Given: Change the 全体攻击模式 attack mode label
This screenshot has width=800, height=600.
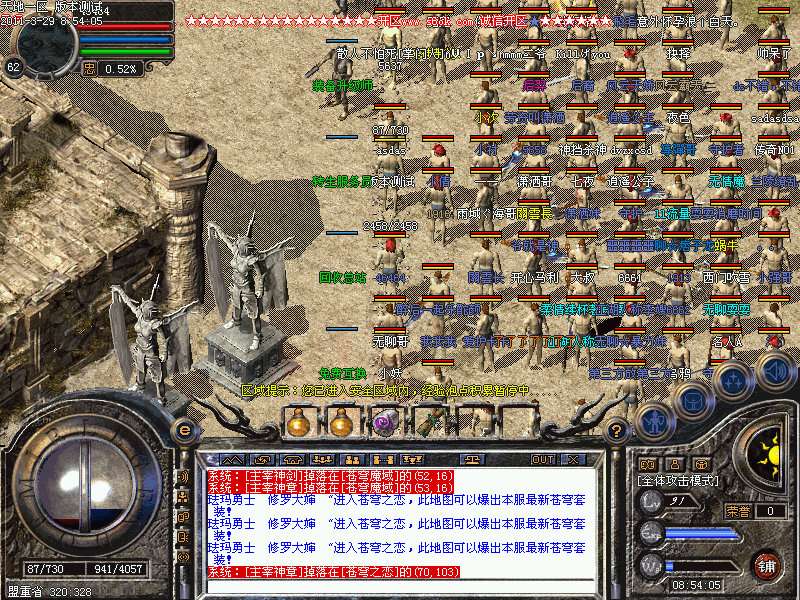Looking at the screenshot, I should pyautogui.click(x=680, y=481).
